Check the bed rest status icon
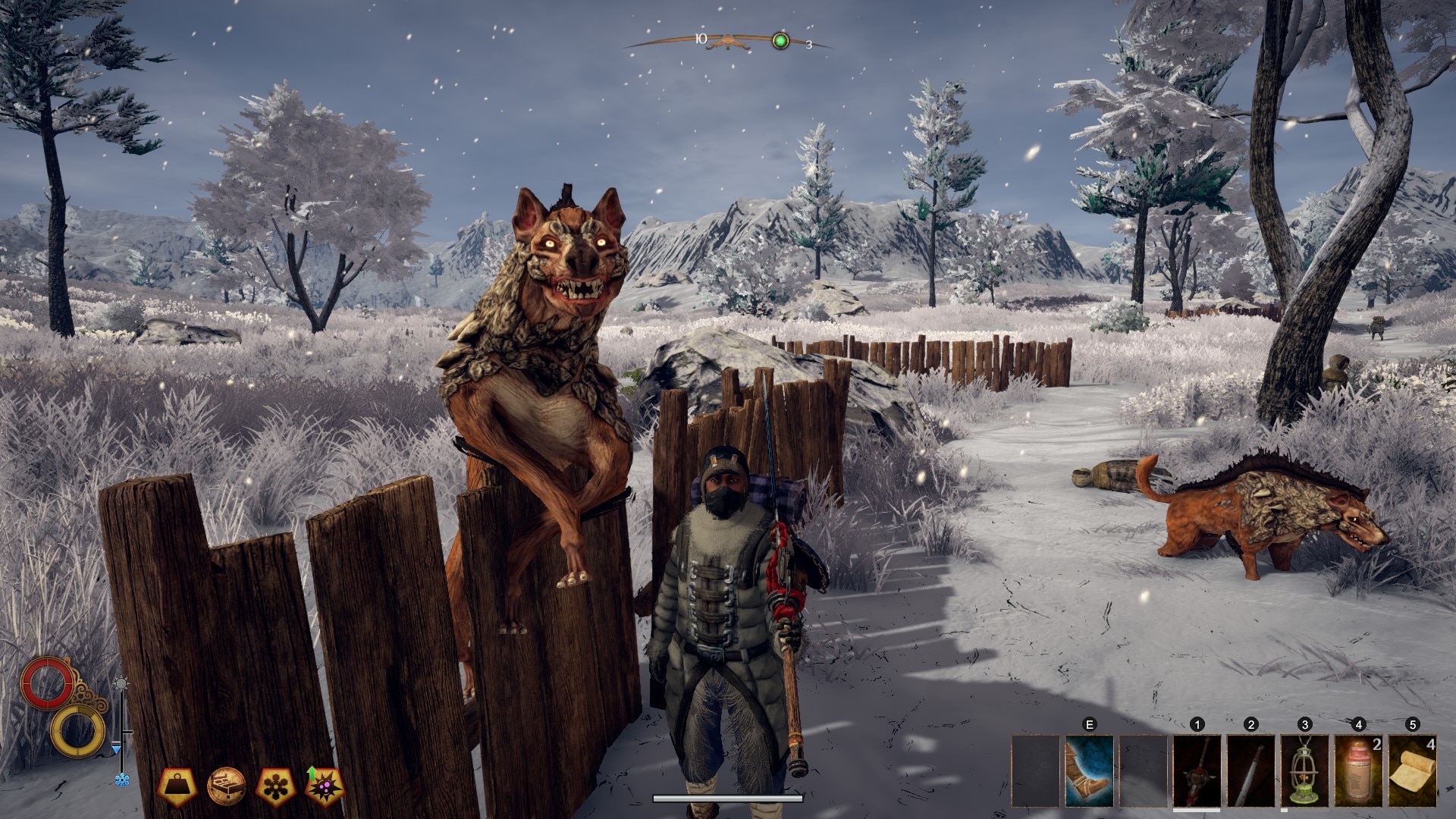 coord(227,786)
